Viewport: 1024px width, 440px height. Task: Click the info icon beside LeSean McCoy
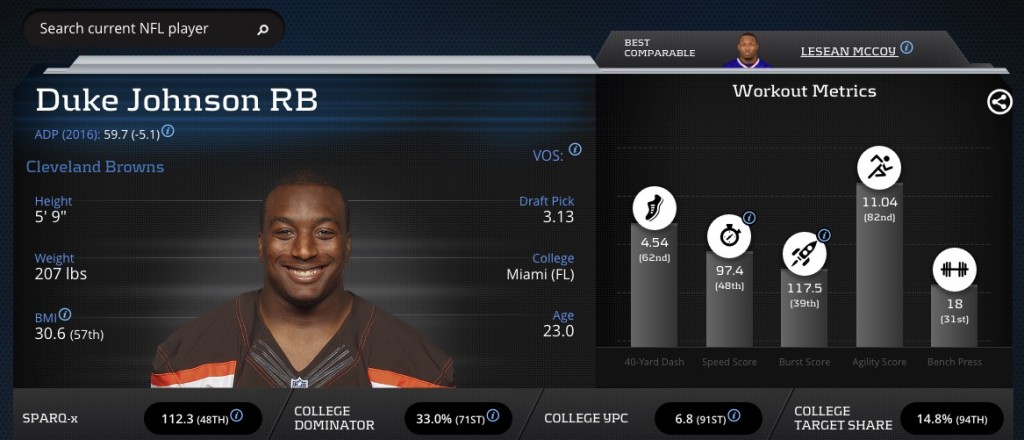point(906,47)
